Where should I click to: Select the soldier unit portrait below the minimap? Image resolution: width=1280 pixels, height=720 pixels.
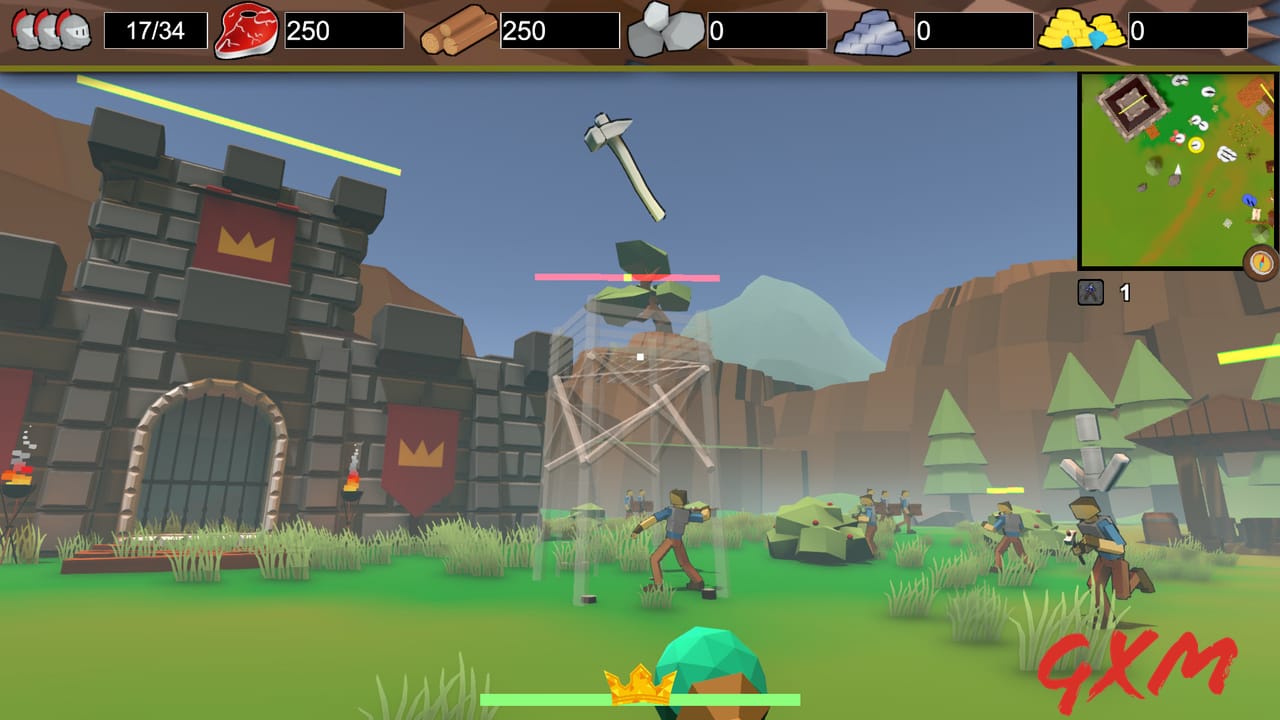(1090, 294)
